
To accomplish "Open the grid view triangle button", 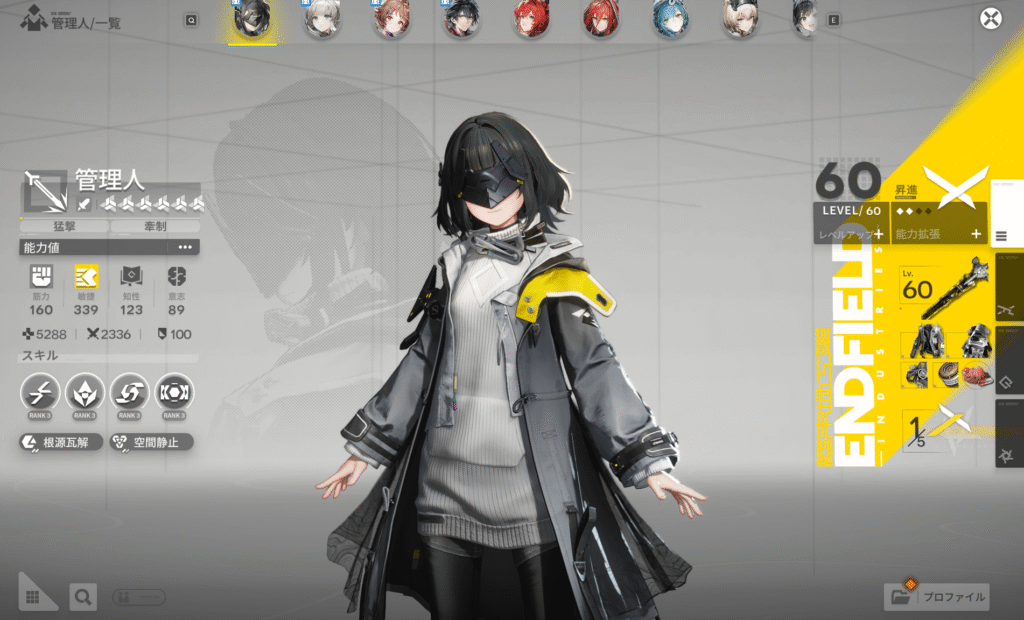I will [x=33, y=596].
